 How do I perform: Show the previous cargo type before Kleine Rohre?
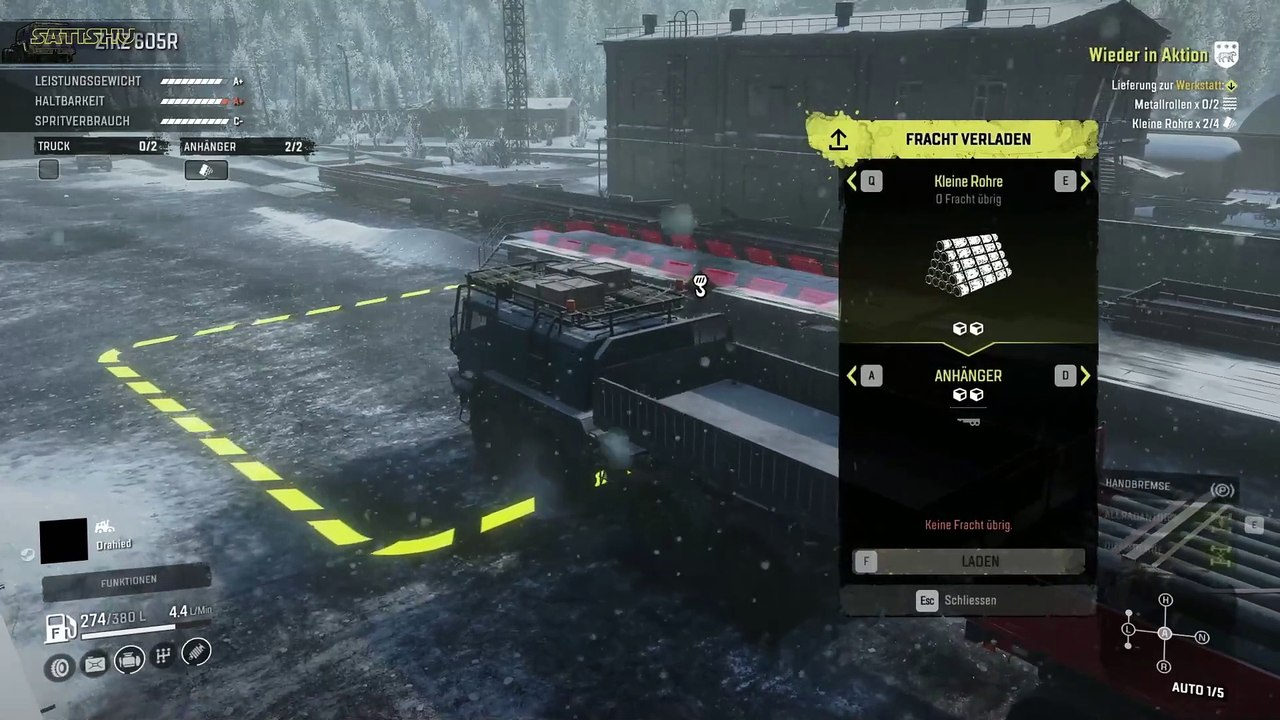[x=853, y=181]
